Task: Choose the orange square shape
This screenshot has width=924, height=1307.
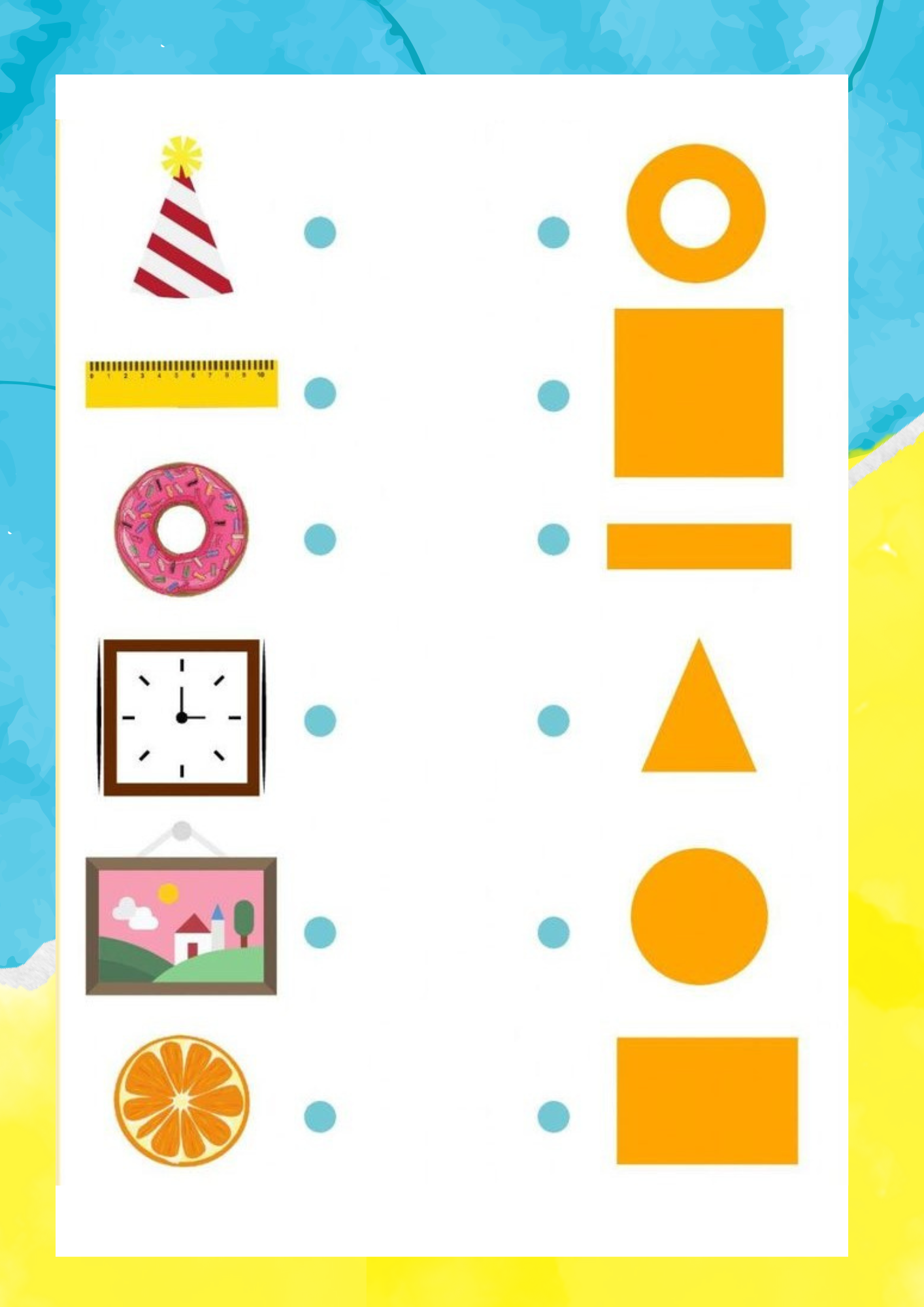Action: pos(699,393)
